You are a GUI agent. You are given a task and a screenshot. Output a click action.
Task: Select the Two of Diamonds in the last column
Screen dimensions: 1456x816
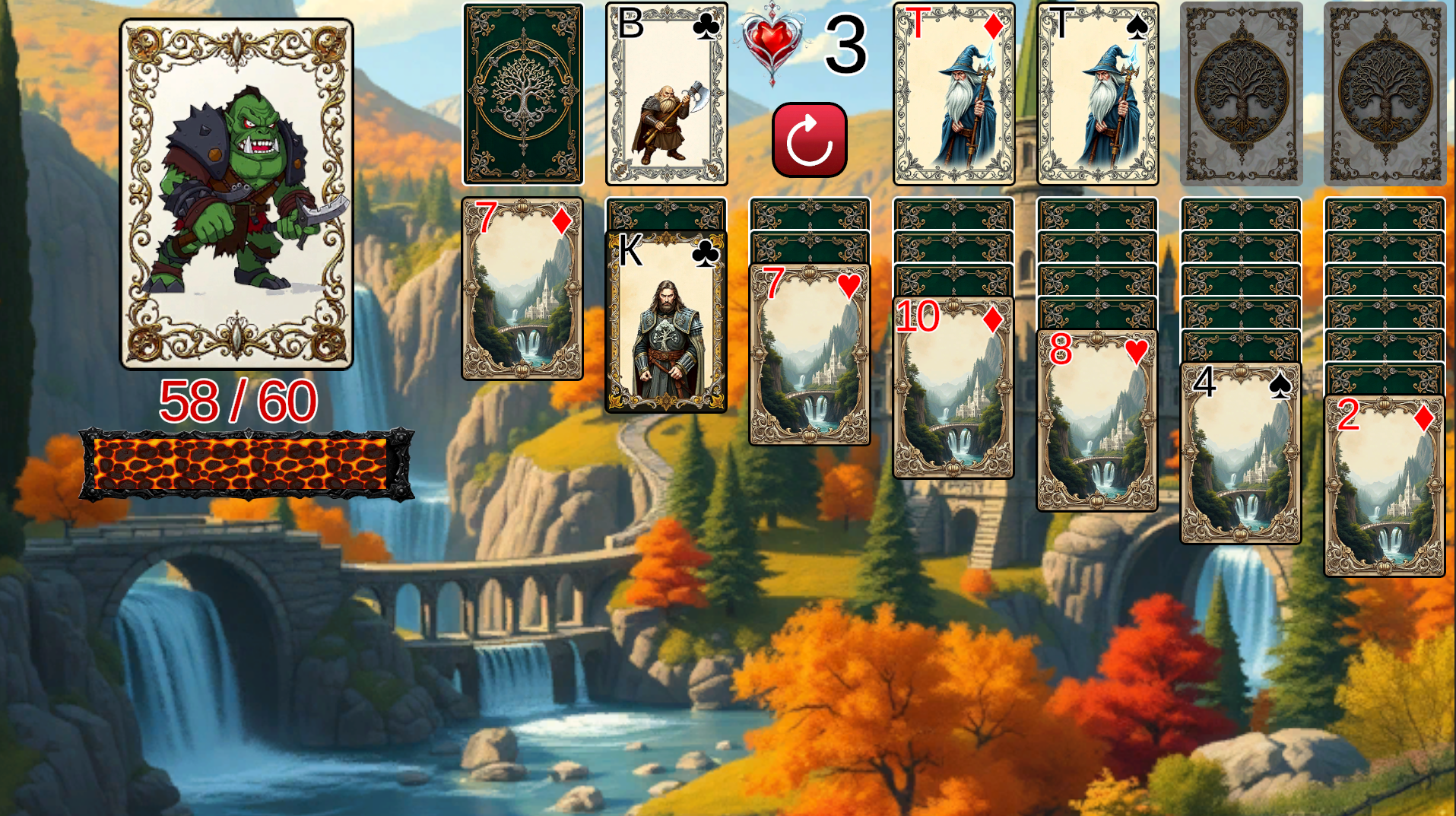(1385, 487)
